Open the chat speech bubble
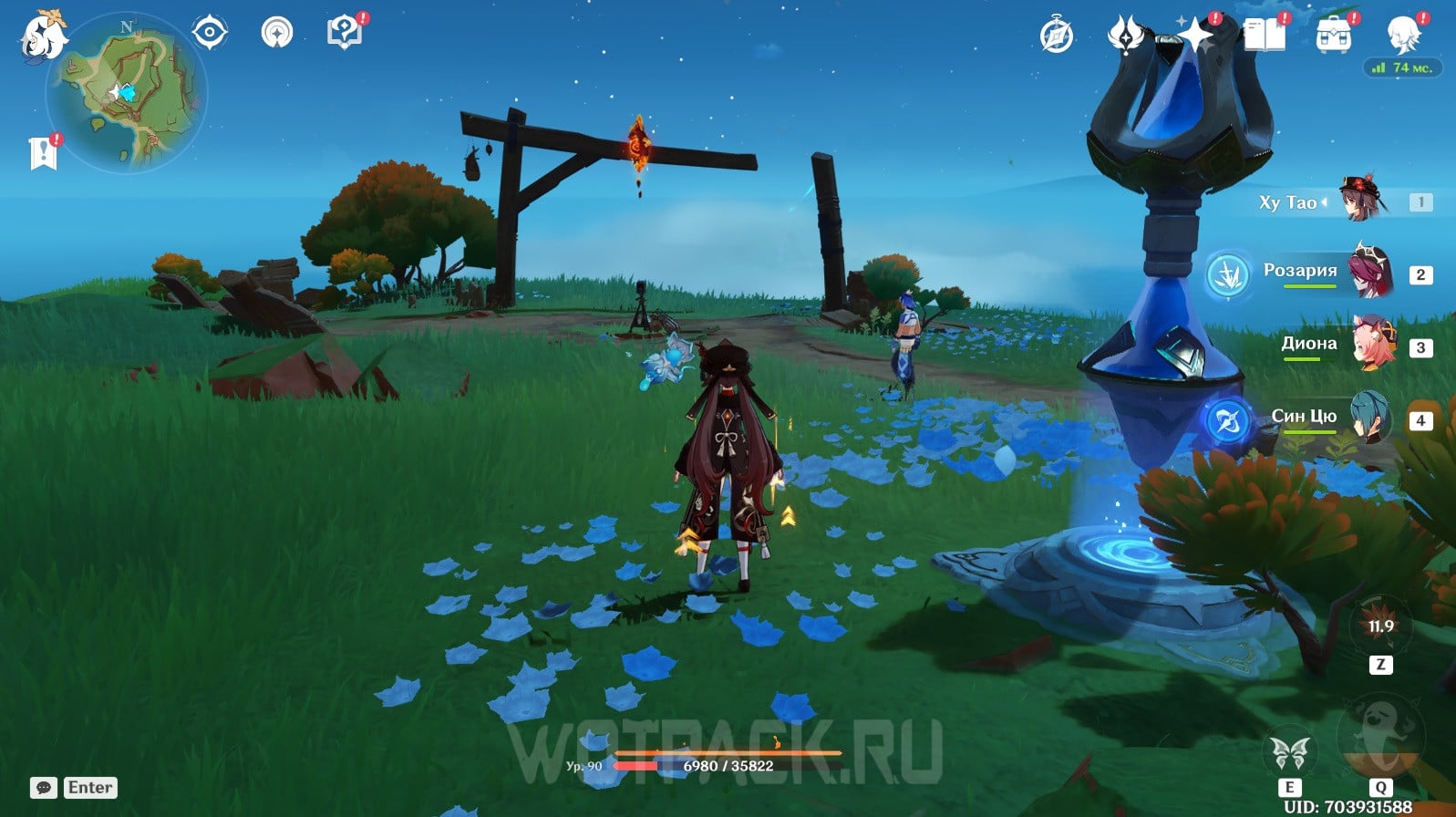 point(43,788)
